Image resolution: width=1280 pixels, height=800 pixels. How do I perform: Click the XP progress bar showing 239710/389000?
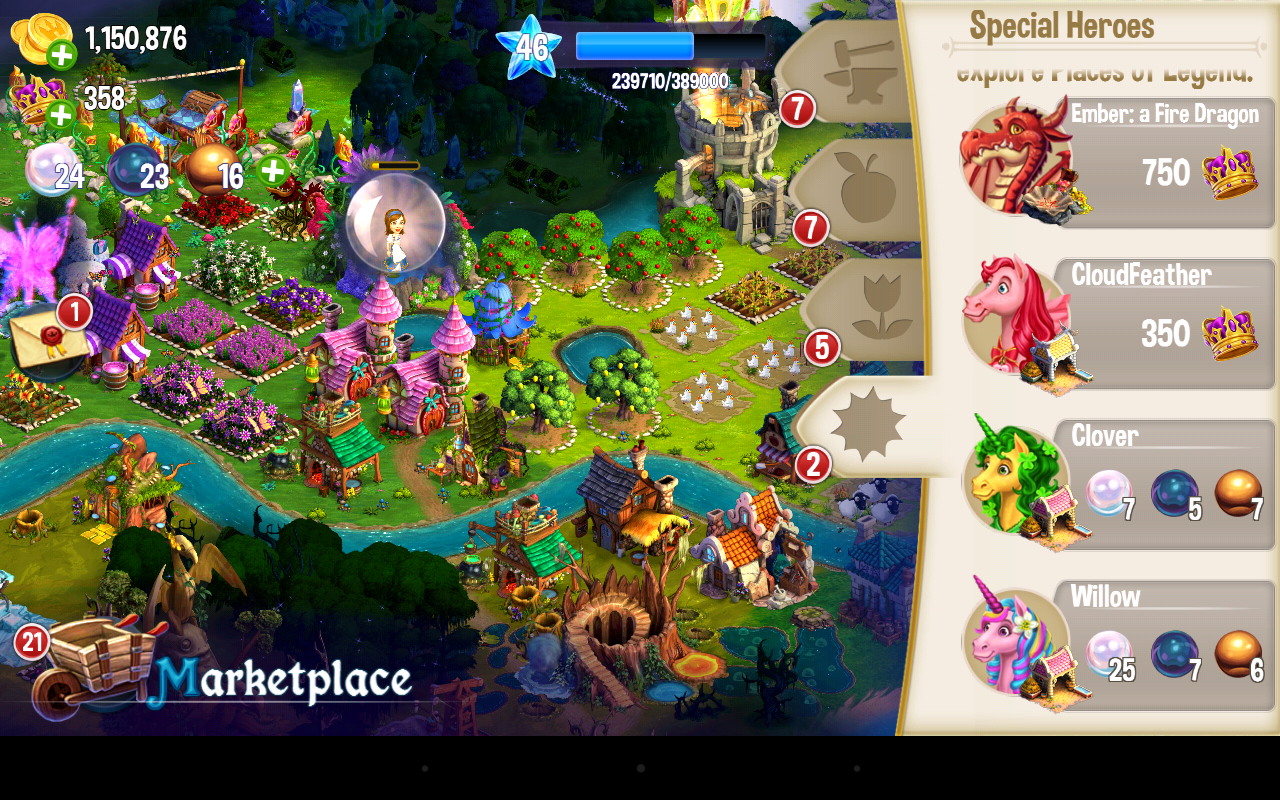(635, 43)
